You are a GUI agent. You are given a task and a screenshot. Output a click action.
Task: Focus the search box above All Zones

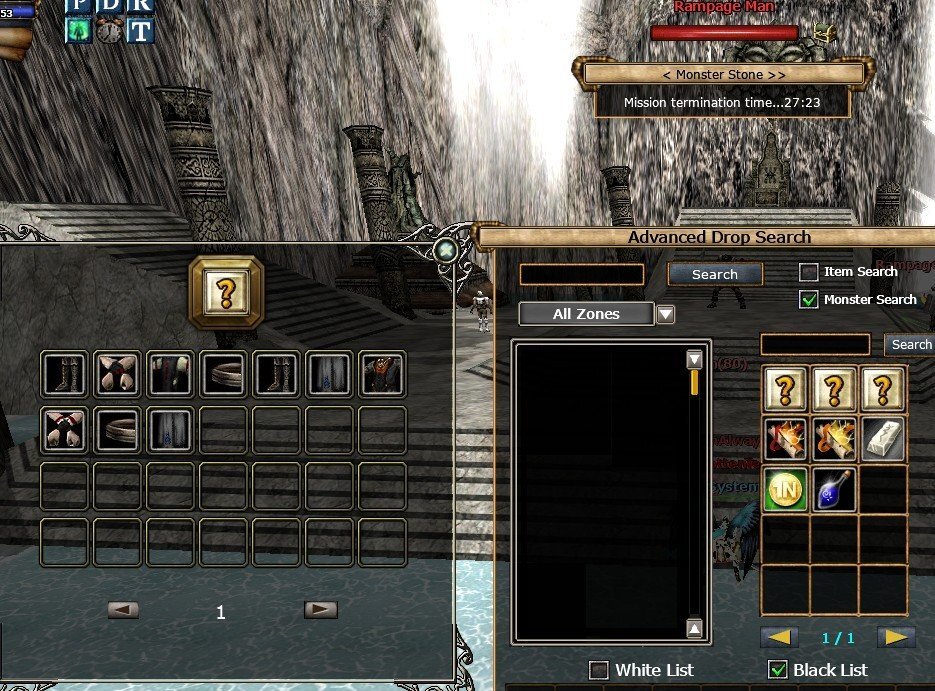581,274
